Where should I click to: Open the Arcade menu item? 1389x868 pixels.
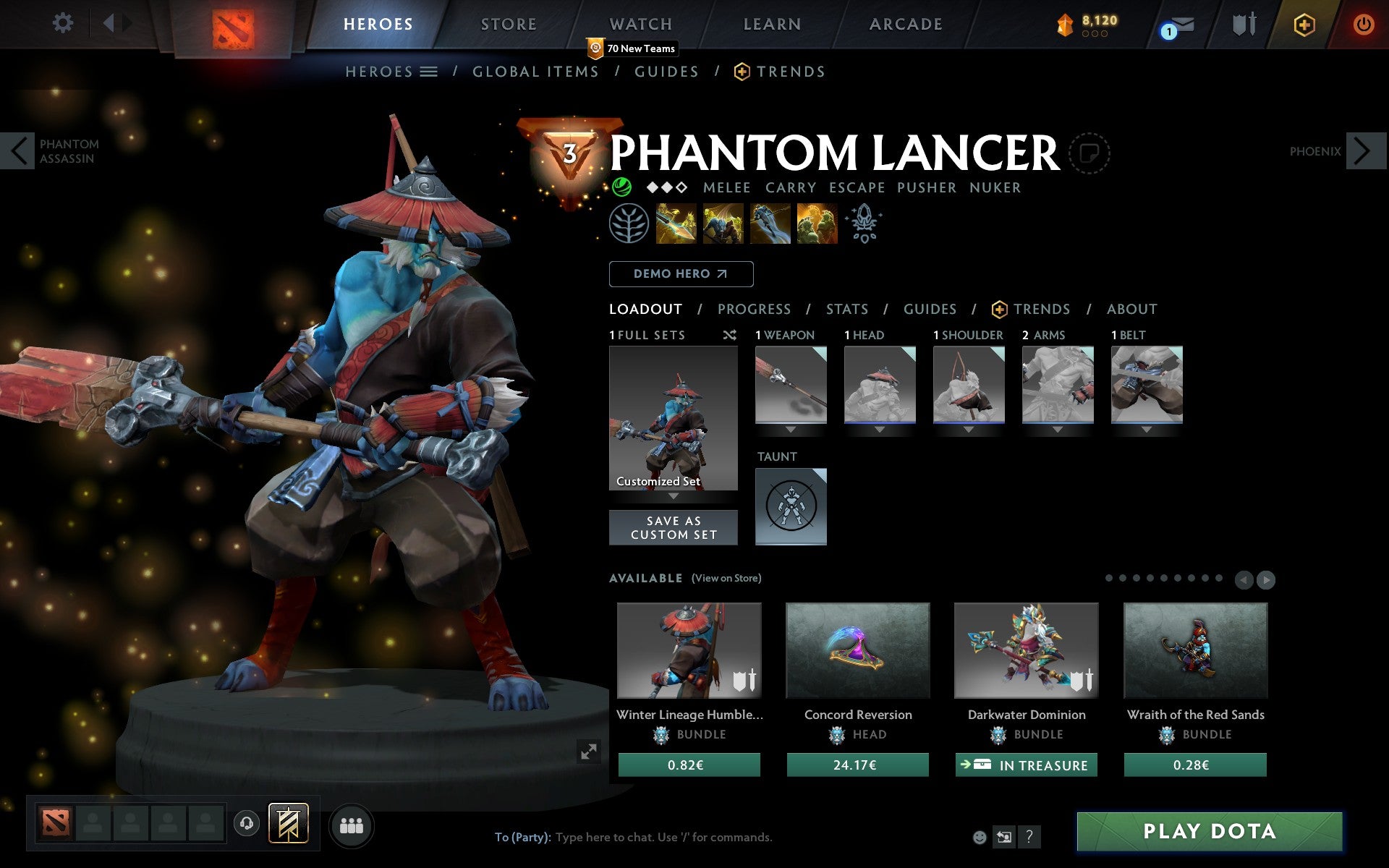pos(904,23)
